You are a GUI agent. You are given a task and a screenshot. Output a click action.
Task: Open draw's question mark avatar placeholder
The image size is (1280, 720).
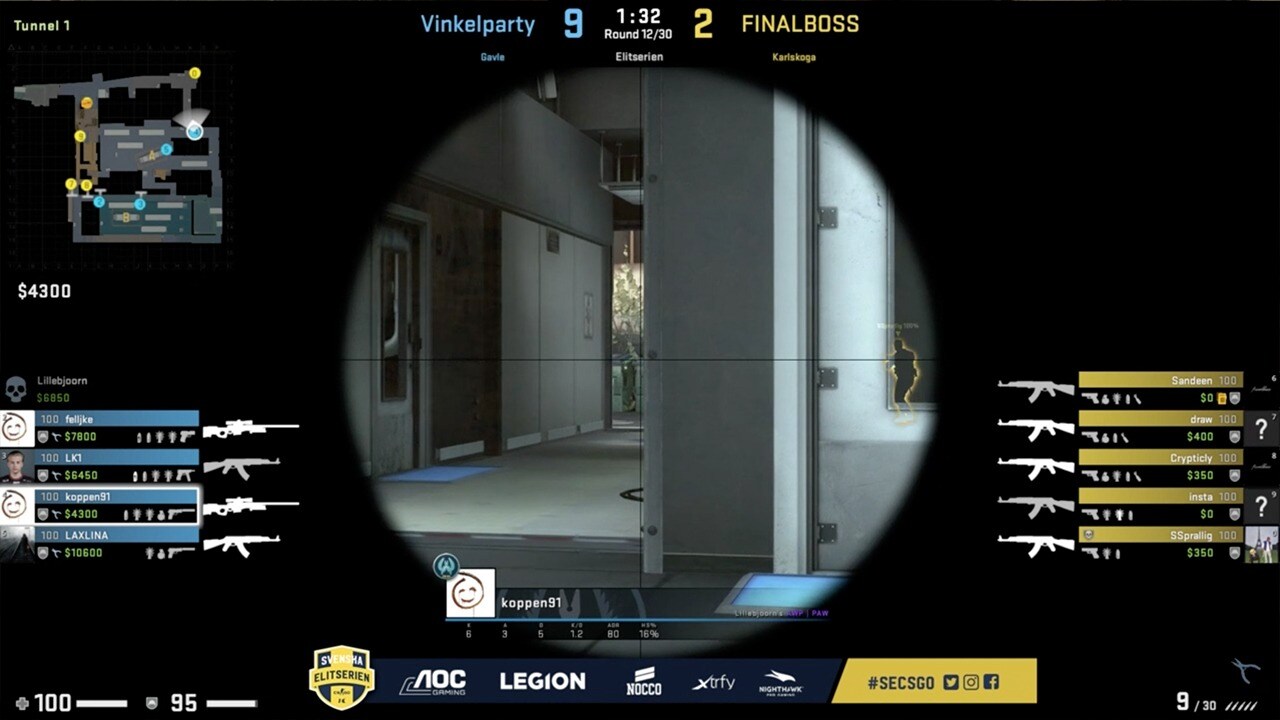(1262, 429)
